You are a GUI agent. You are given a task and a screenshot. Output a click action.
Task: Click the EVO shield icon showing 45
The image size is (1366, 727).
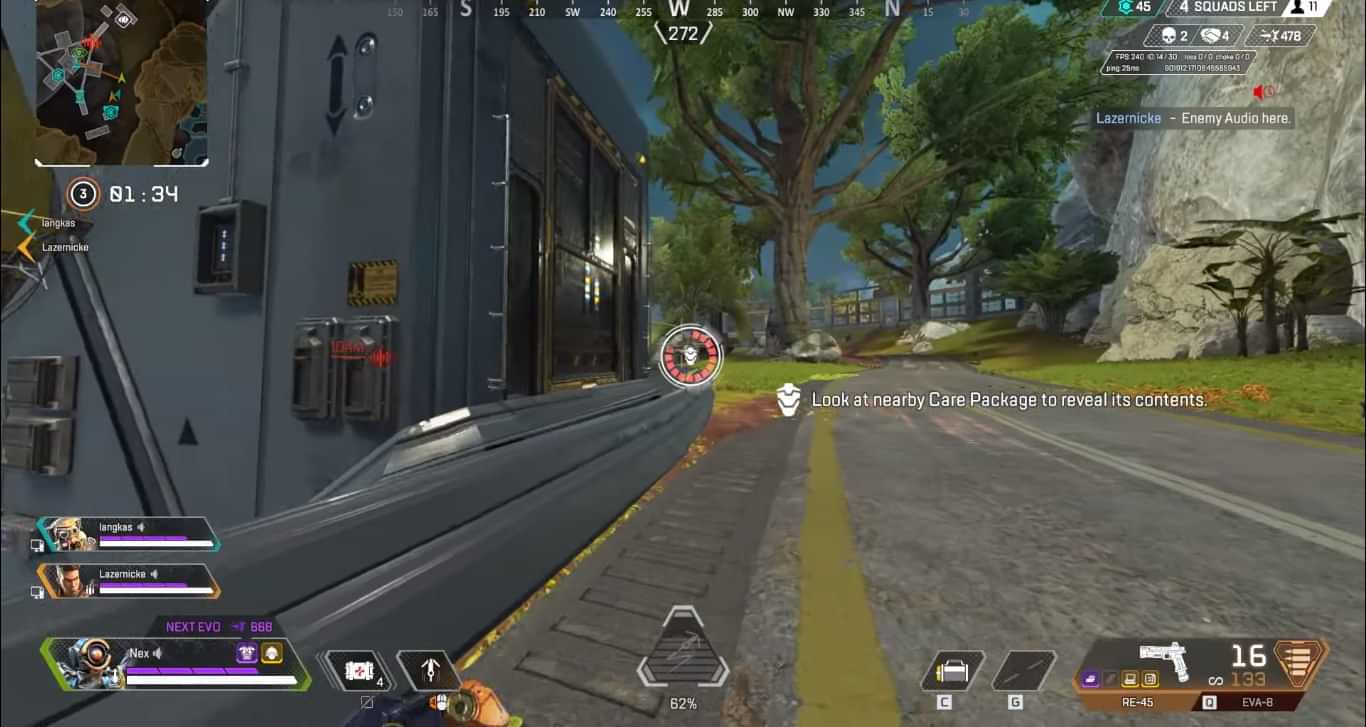pos(1127,8)
